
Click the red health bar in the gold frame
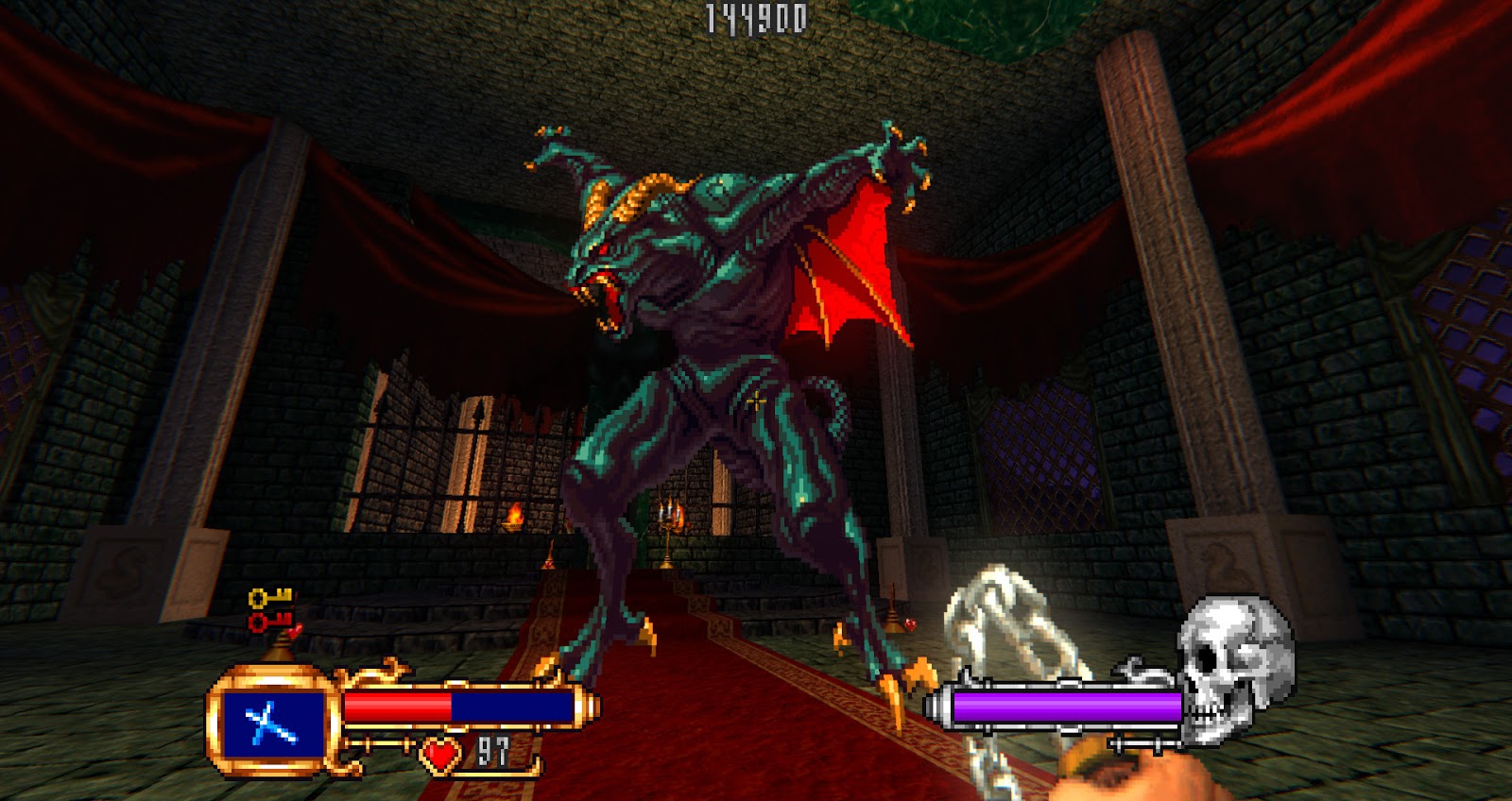(x=397, y=704)
